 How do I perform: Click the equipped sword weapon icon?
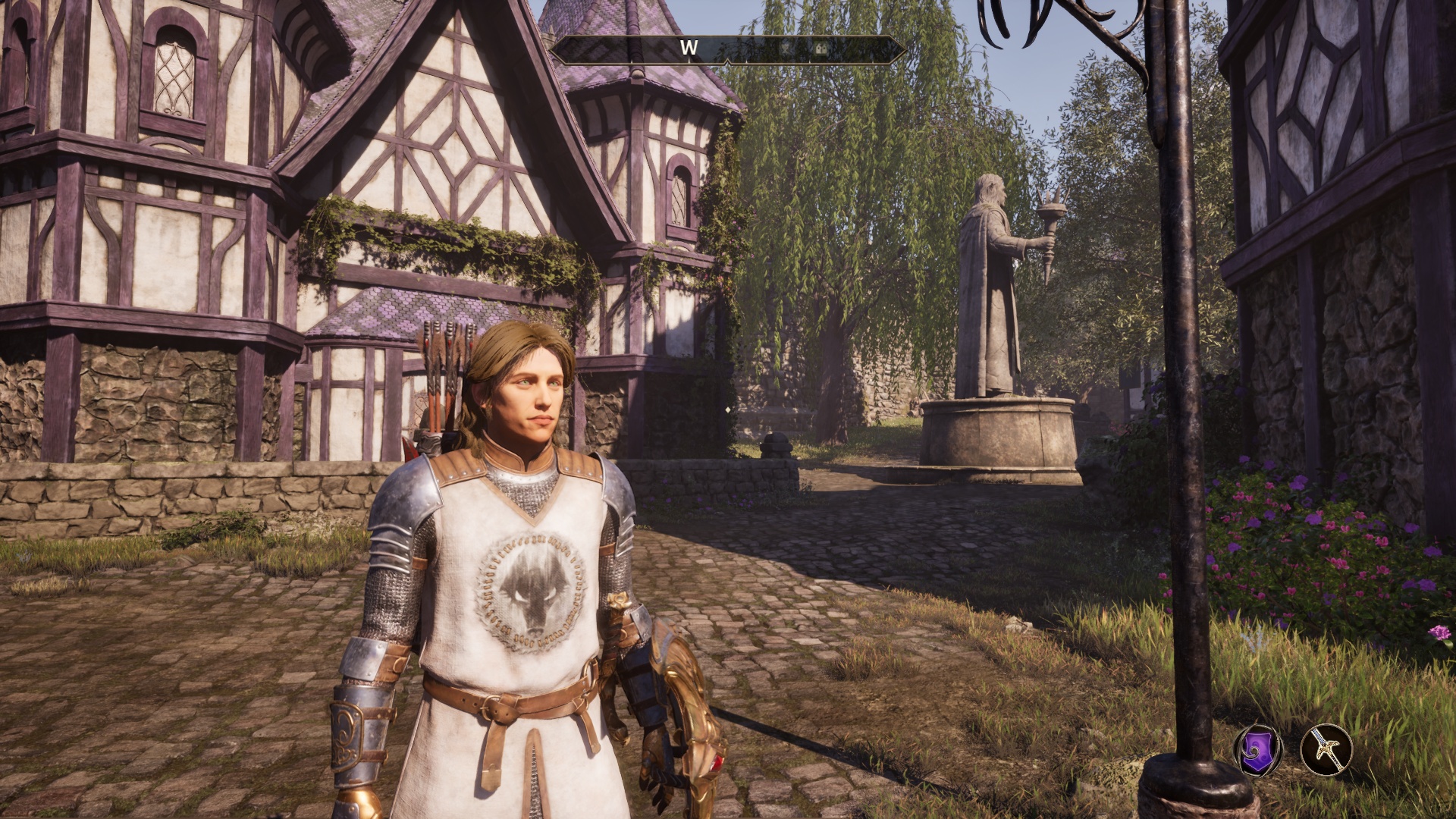pyautogui.click(x=1326, y=751)
